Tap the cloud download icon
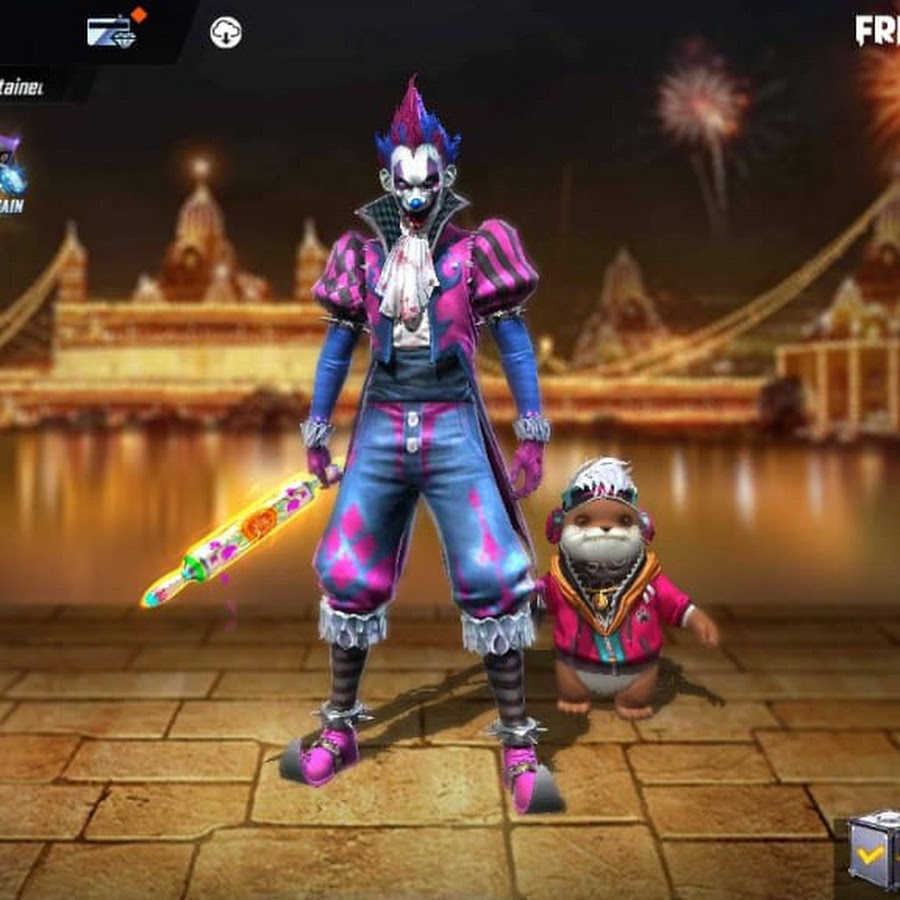 [x=226, y=33]
